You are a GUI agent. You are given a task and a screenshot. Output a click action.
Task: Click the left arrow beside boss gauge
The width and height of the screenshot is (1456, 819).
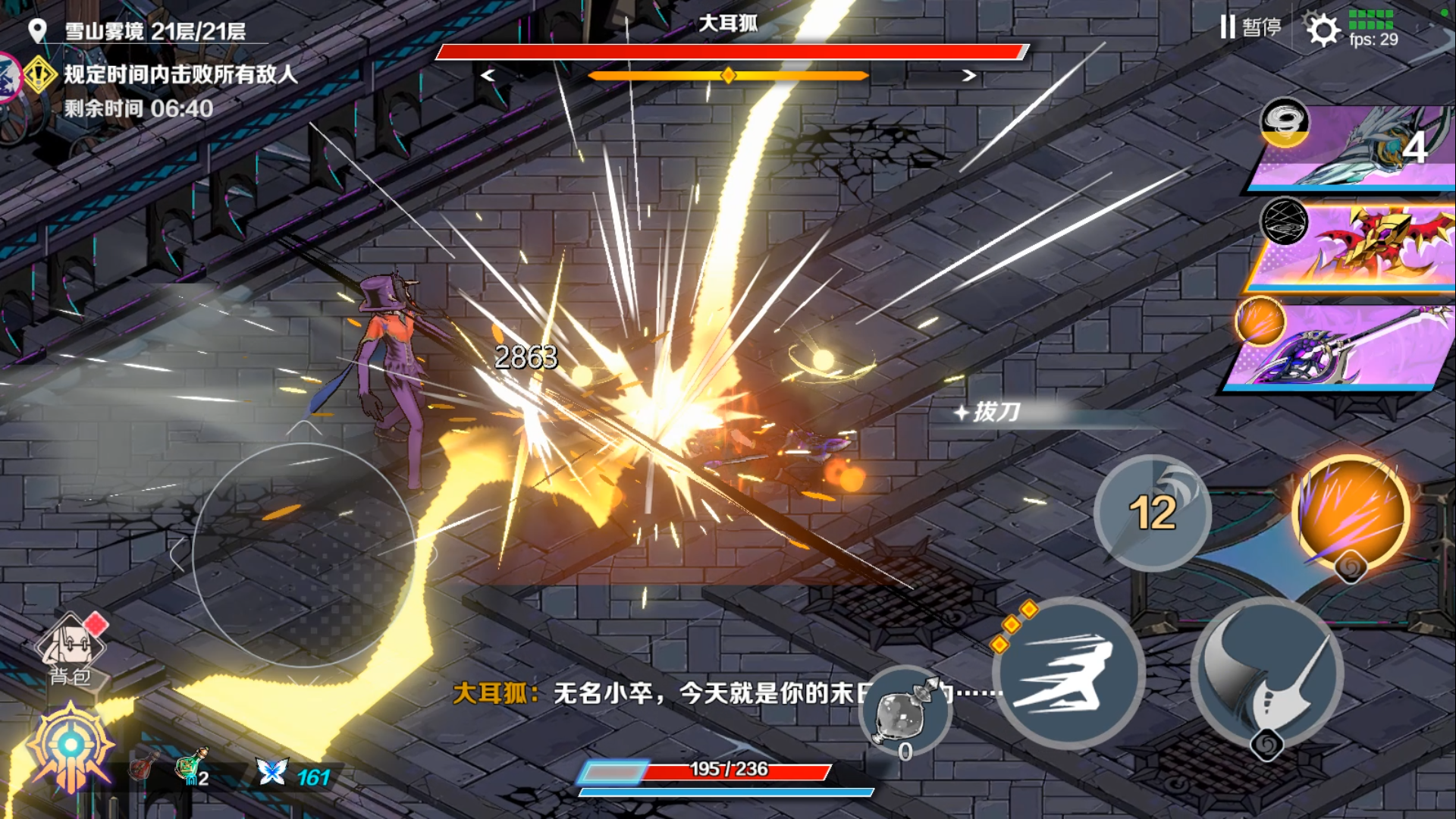click(x=488, y=76)
